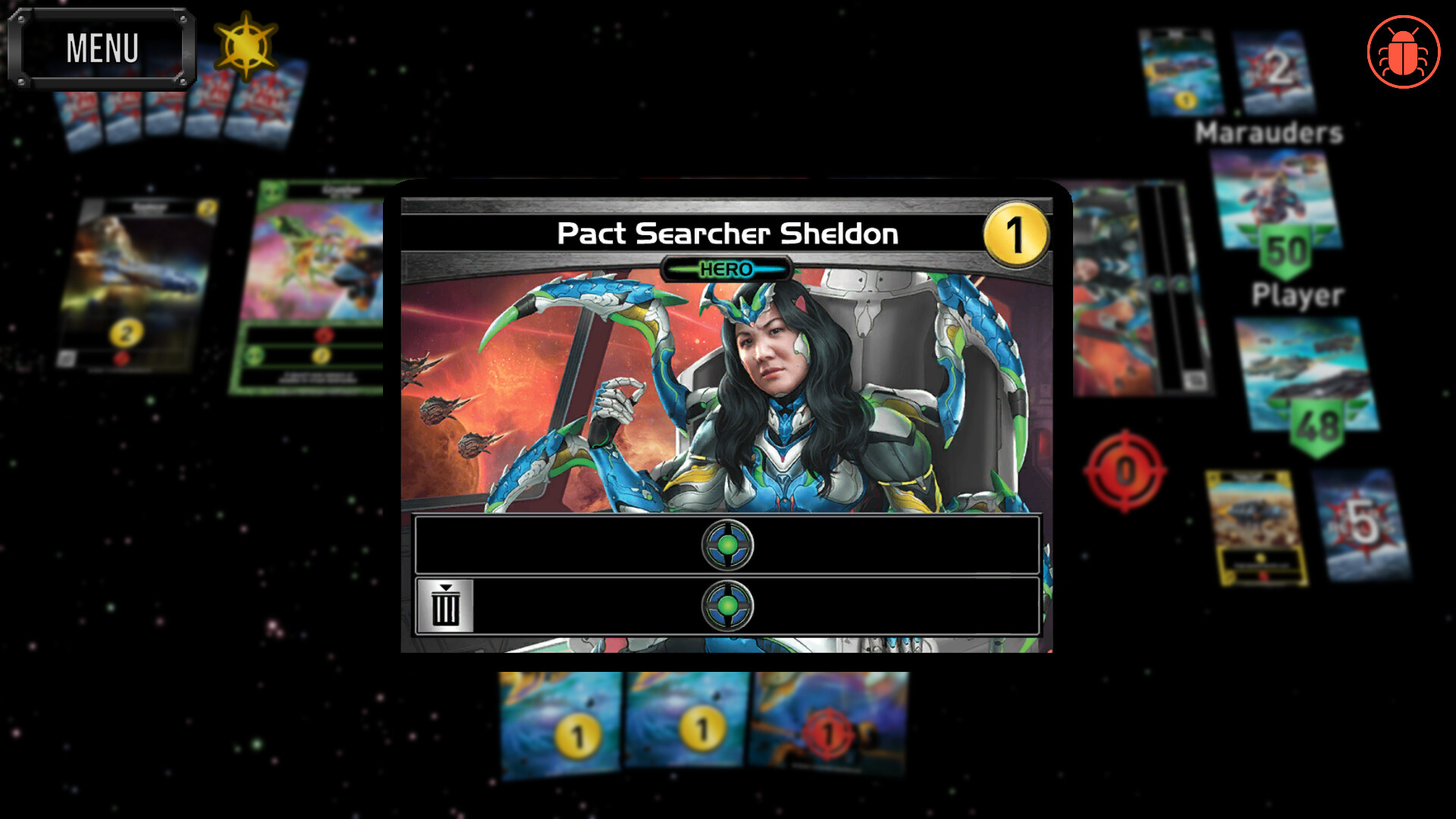Click the yellow cost coin on Pact Searcher Sheldon

point(1016,235)
